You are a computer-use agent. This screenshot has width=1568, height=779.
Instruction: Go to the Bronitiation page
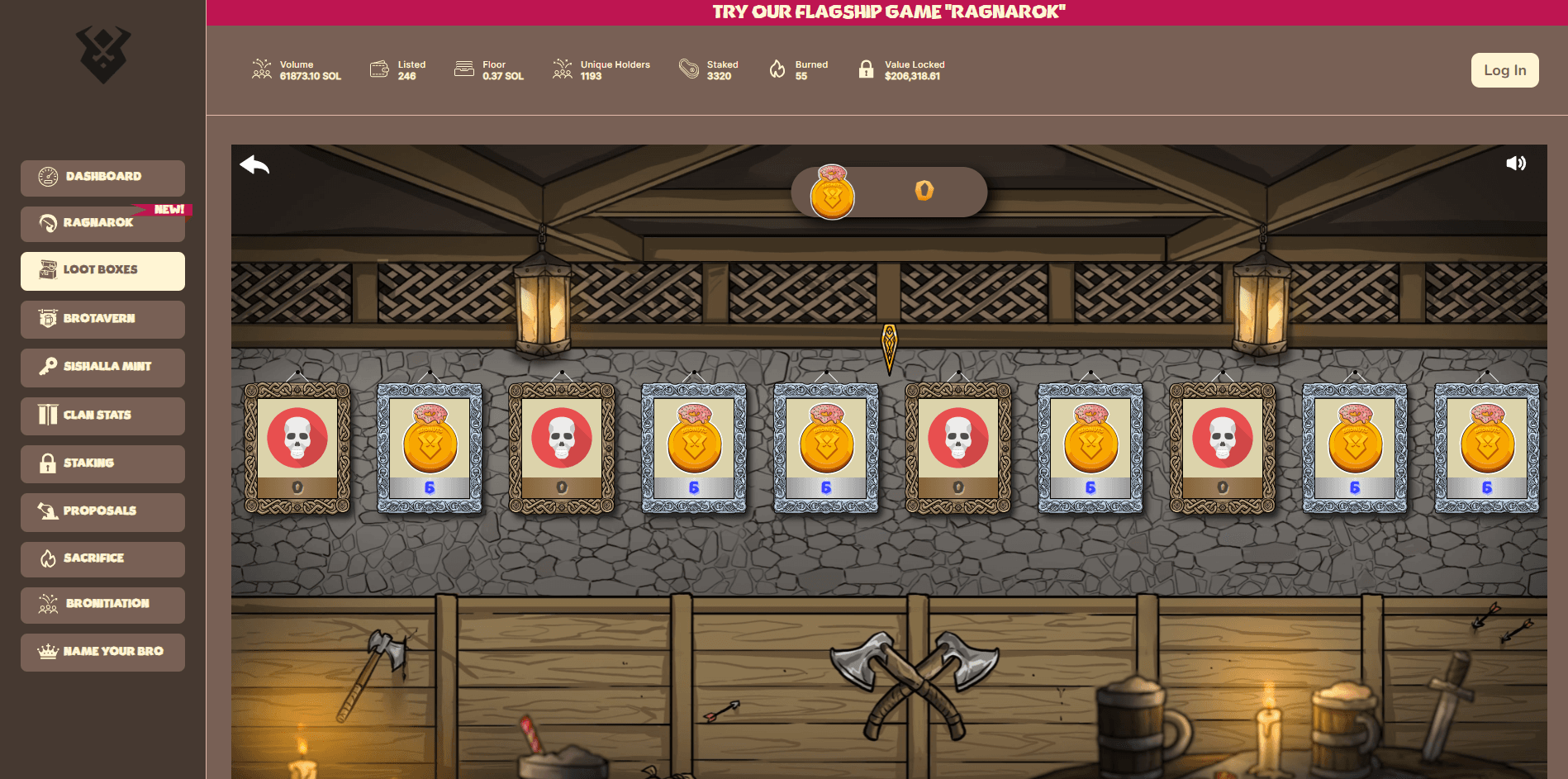(102, 604)
